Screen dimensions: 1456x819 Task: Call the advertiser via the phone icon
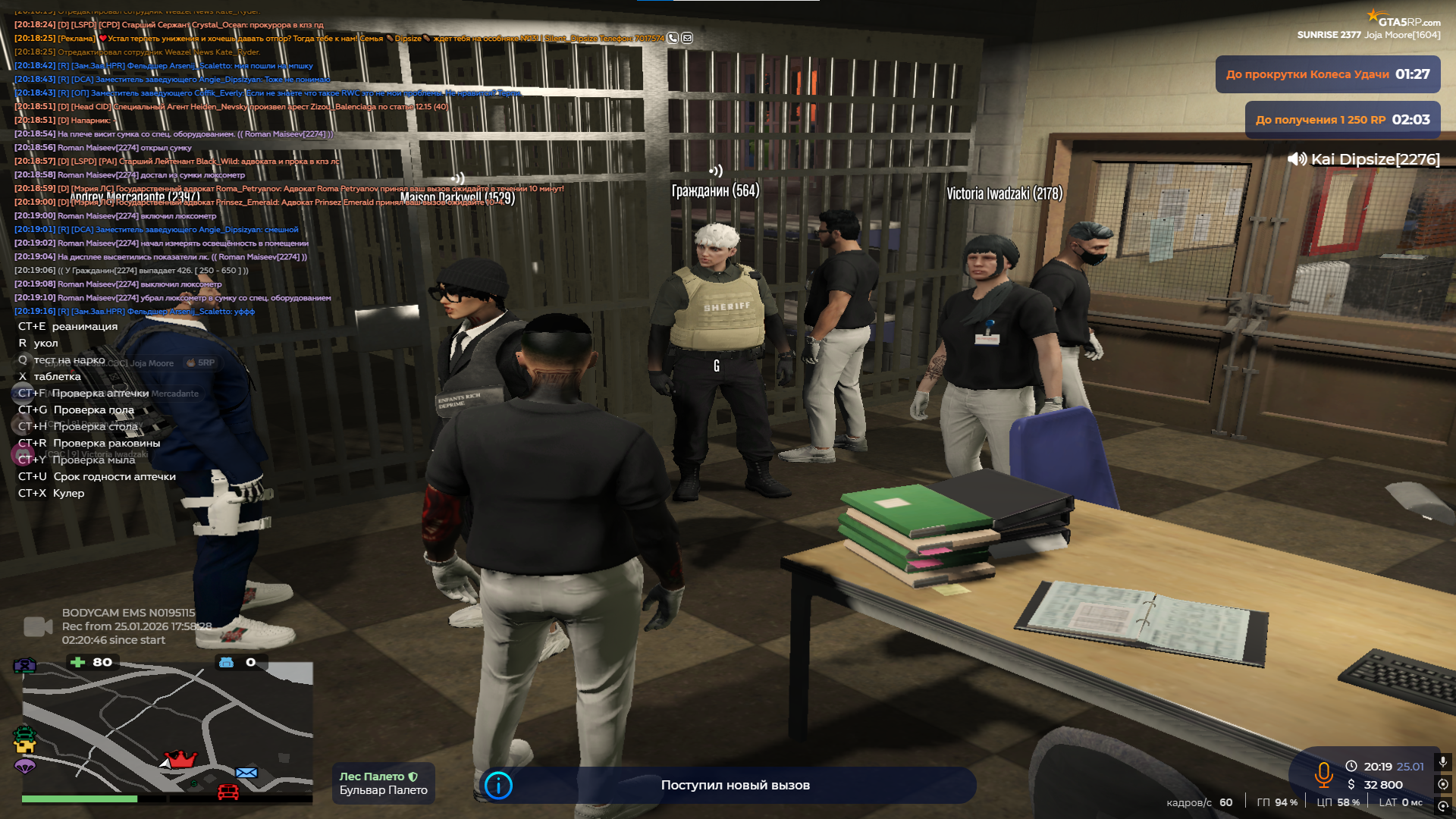[x=673, y=38]
